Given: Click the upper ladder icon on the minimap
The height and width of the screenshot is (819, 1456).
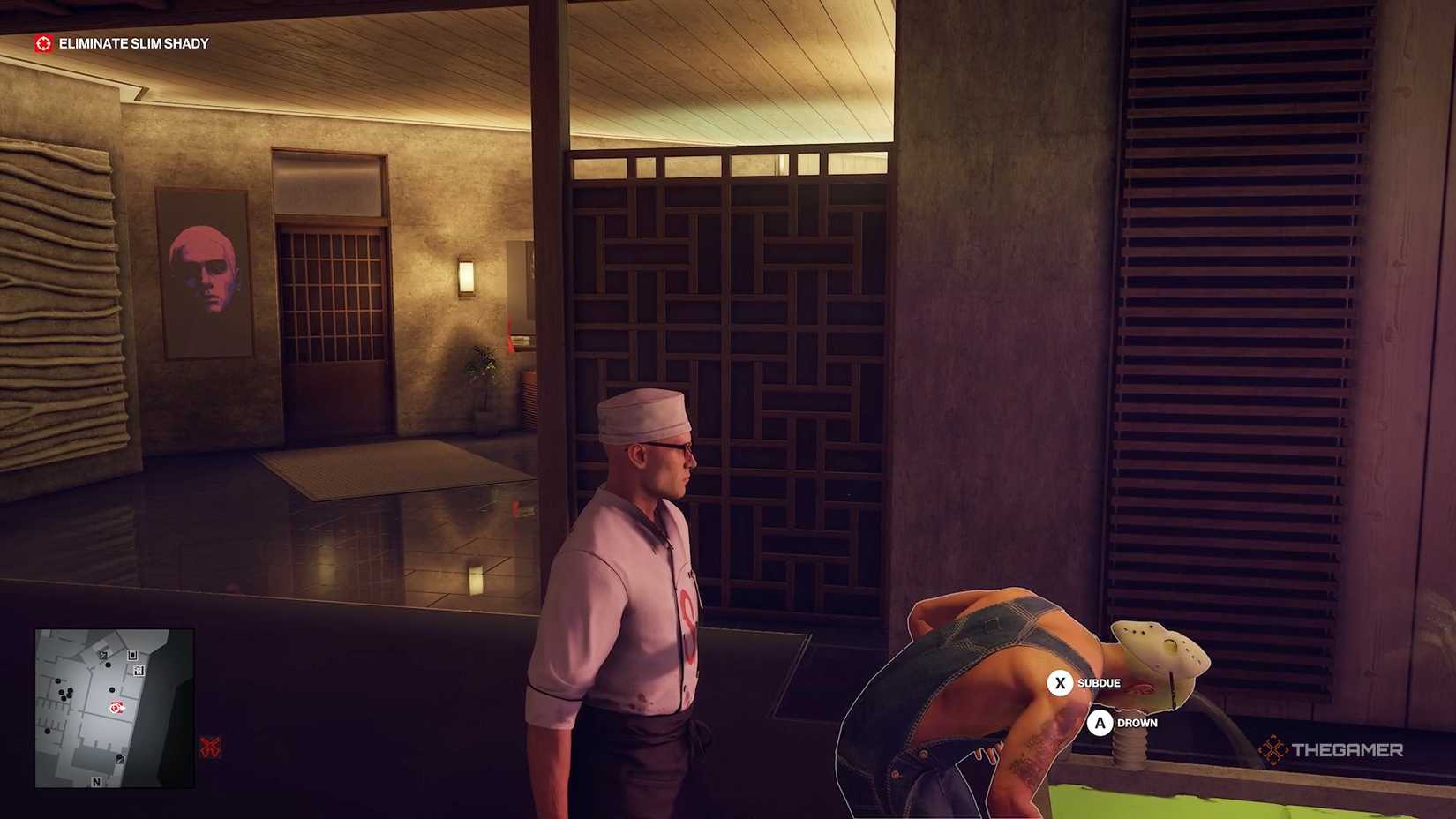Looking at the screenshot, I should coord(101,655).
